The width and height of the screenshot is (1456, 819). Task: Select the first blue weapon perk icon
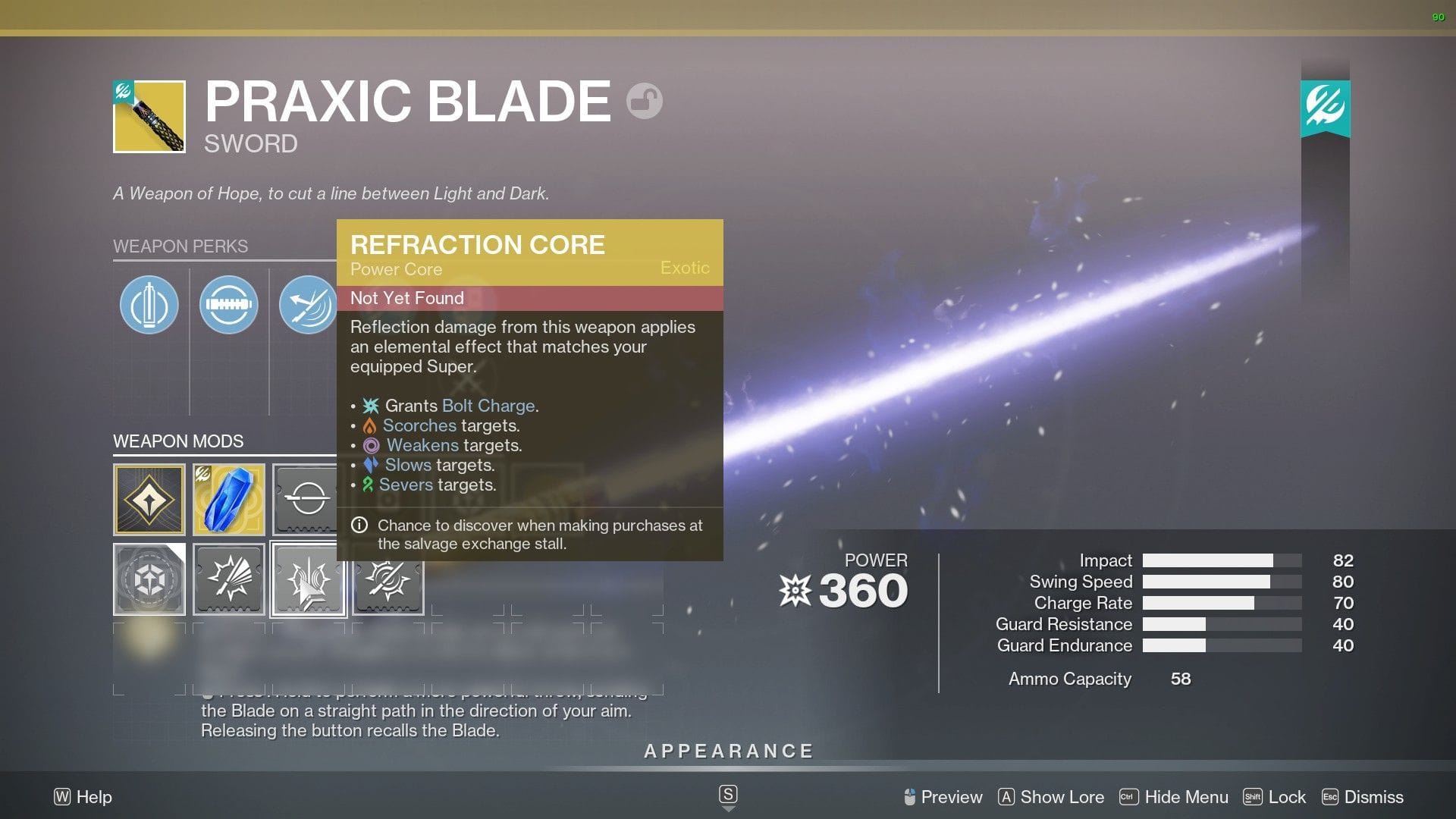pos(149,304)
